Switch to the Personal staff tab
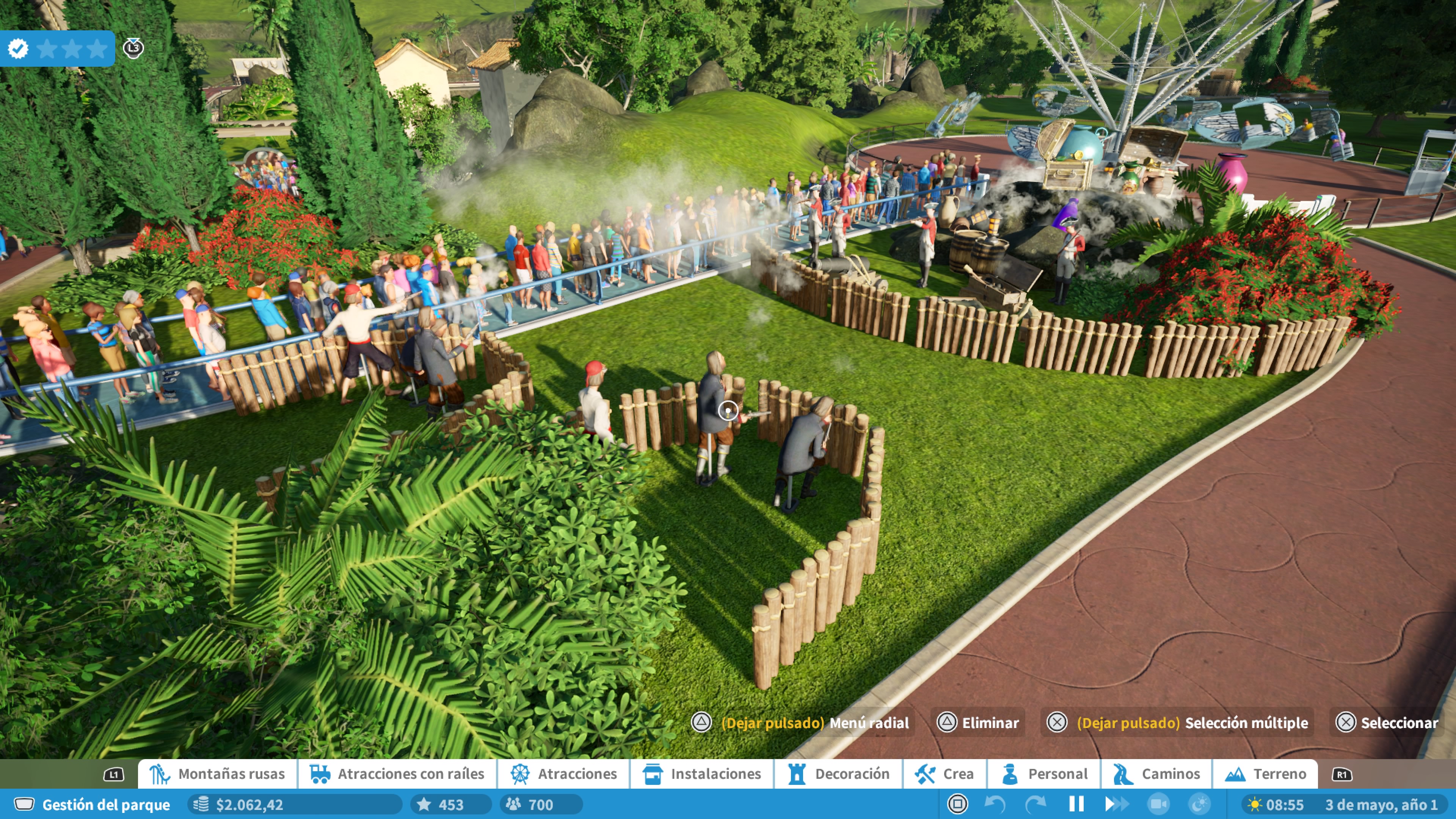 click(x=1045, y=774)
